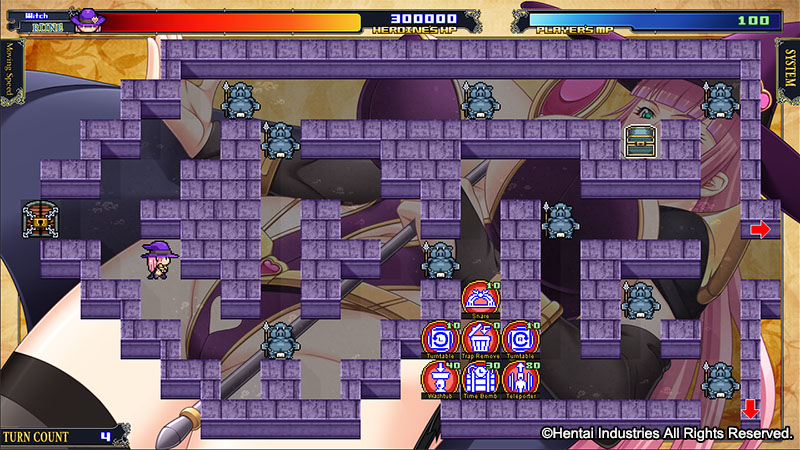Screen dimensions: 800x450
Task: Choose the left-rotating Turntable trap
Action: click(440, 339)
